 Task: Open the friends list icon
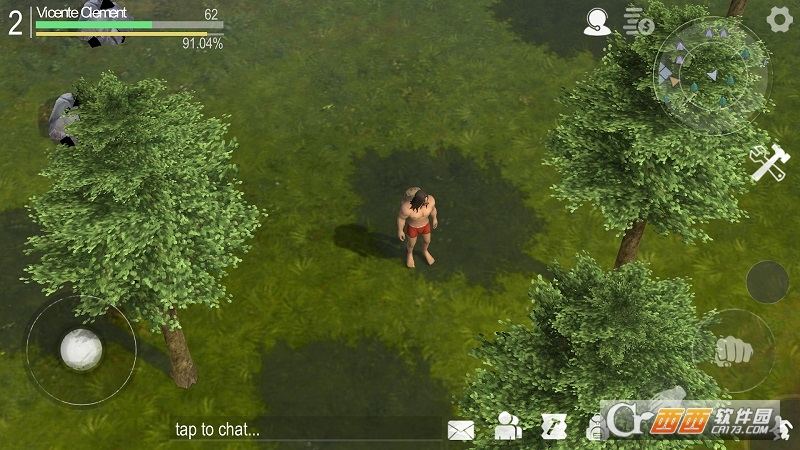(x=509, y=428)
